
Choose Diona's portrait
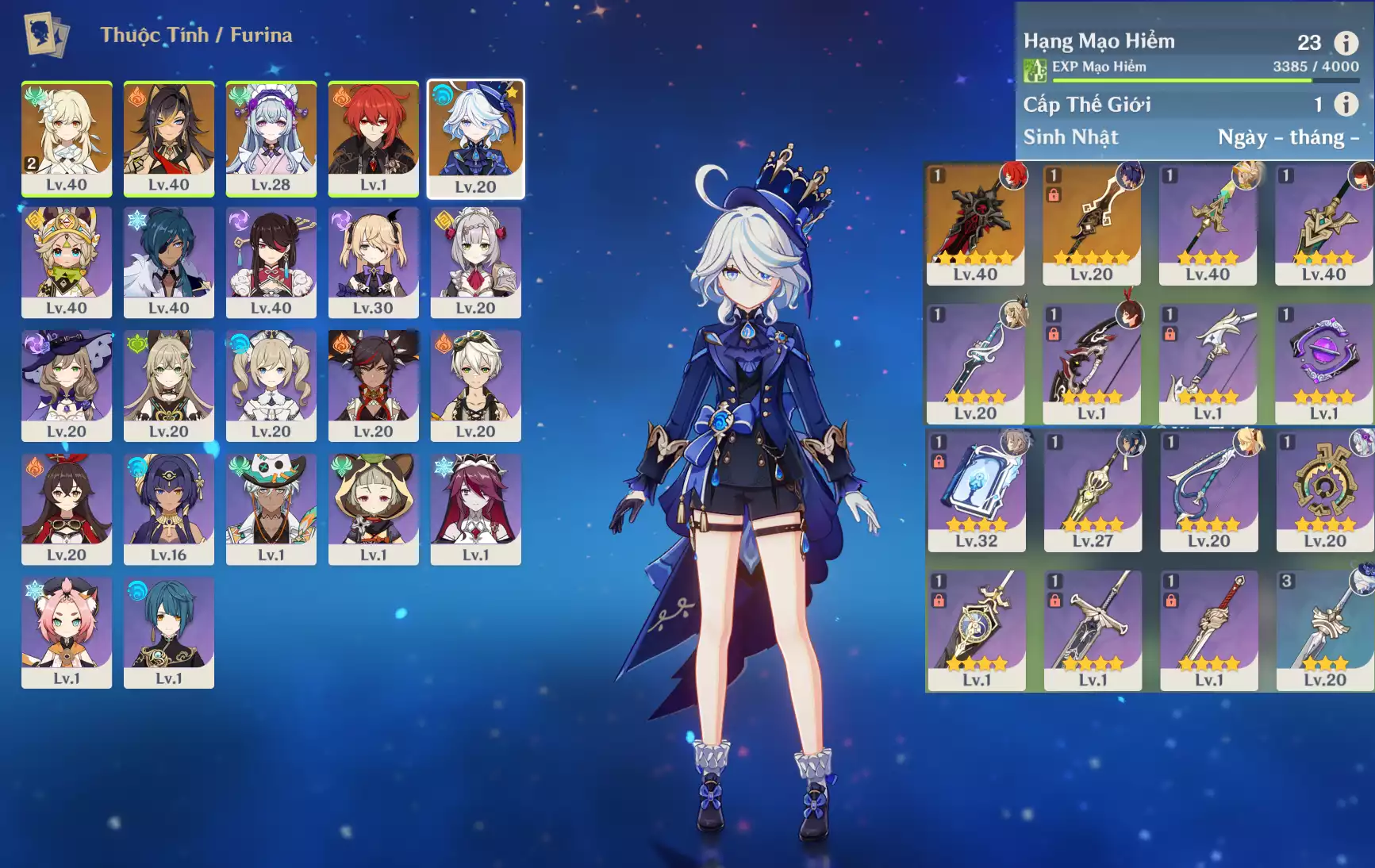point(67,632)
